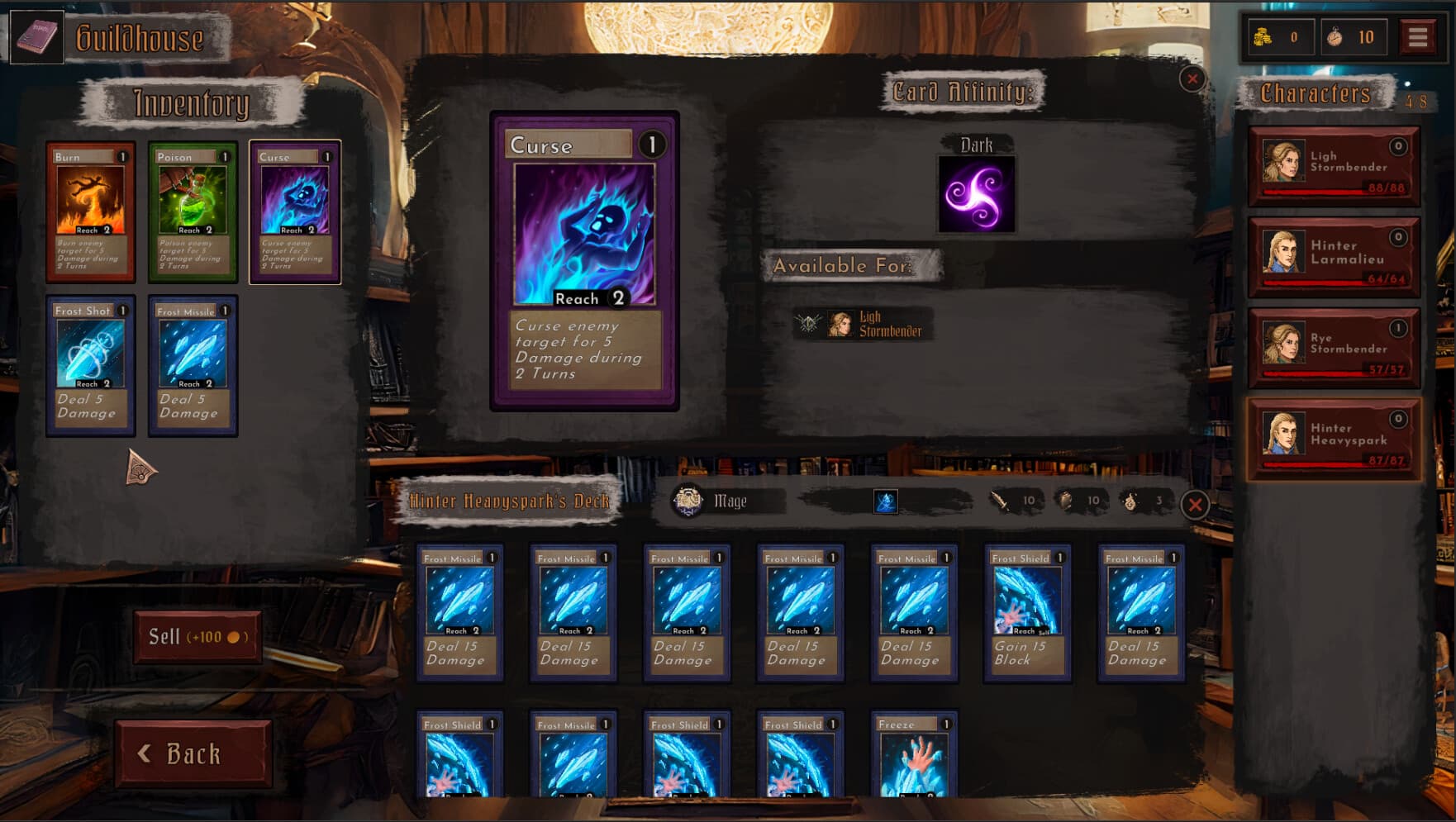
Task: Open the hamburger menu in top-right corner
Action: [x=1420, y=35]
